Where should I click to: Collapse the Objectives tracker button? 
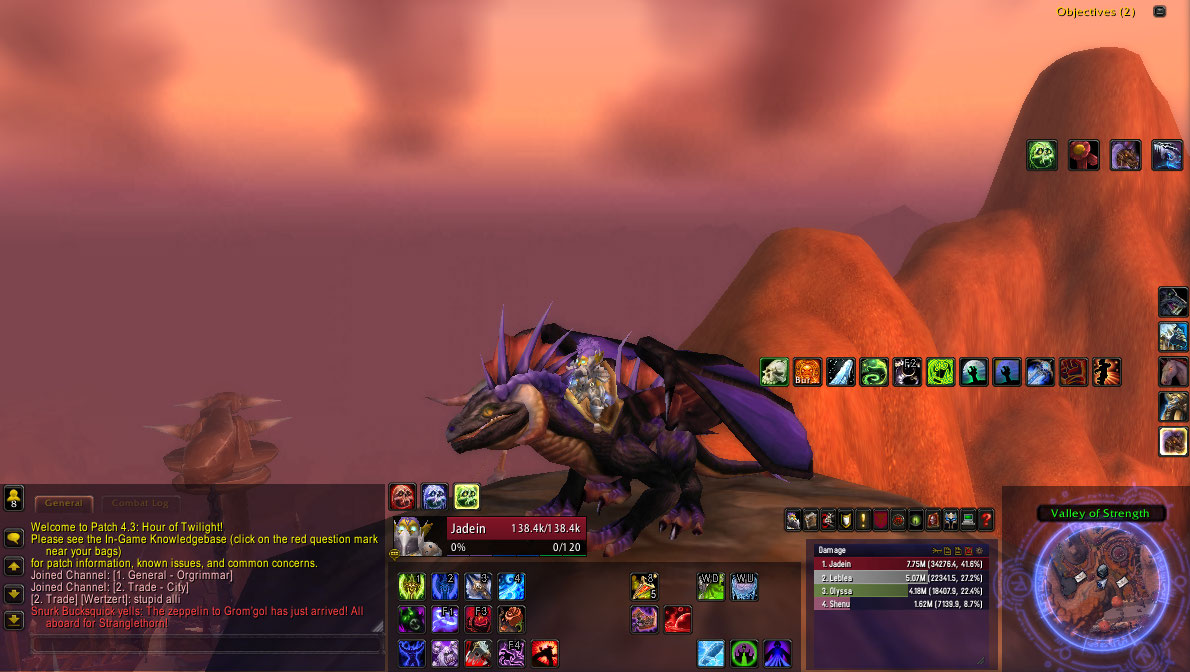point(1159,12)
